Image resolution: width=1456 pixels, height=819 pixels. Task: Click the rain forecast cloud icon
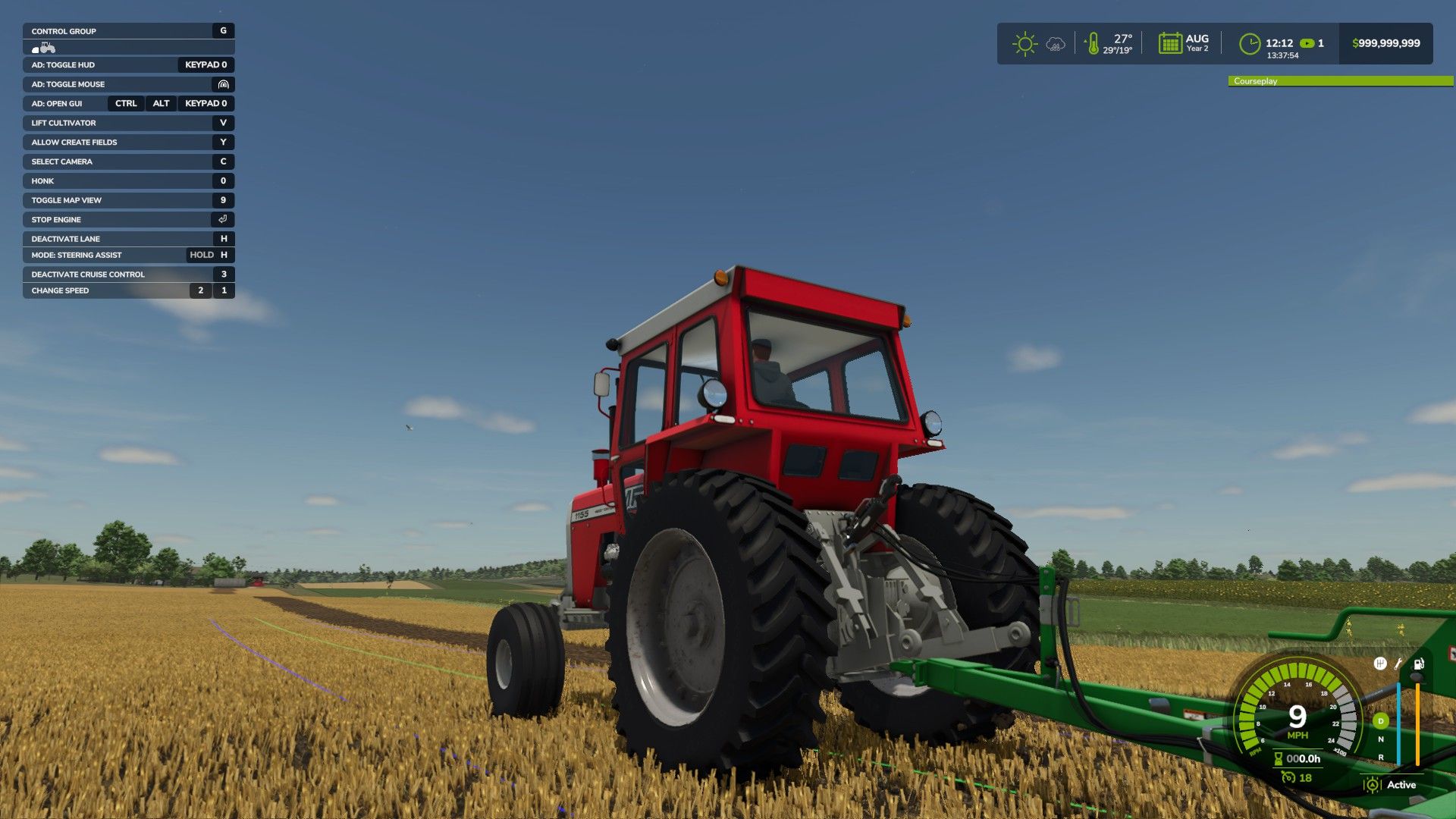[x=1054, y=43]
